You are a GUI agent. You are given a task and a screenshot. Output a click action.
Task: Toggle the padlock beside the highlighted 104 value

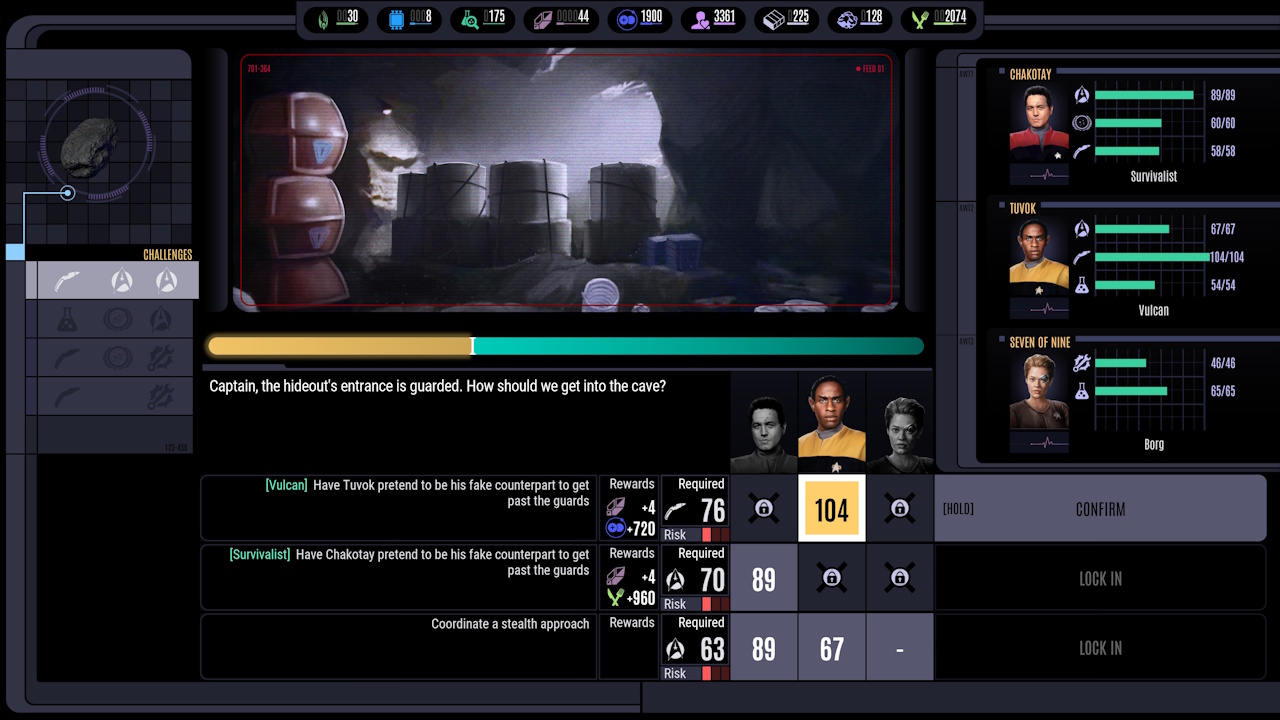coord(899,508)
